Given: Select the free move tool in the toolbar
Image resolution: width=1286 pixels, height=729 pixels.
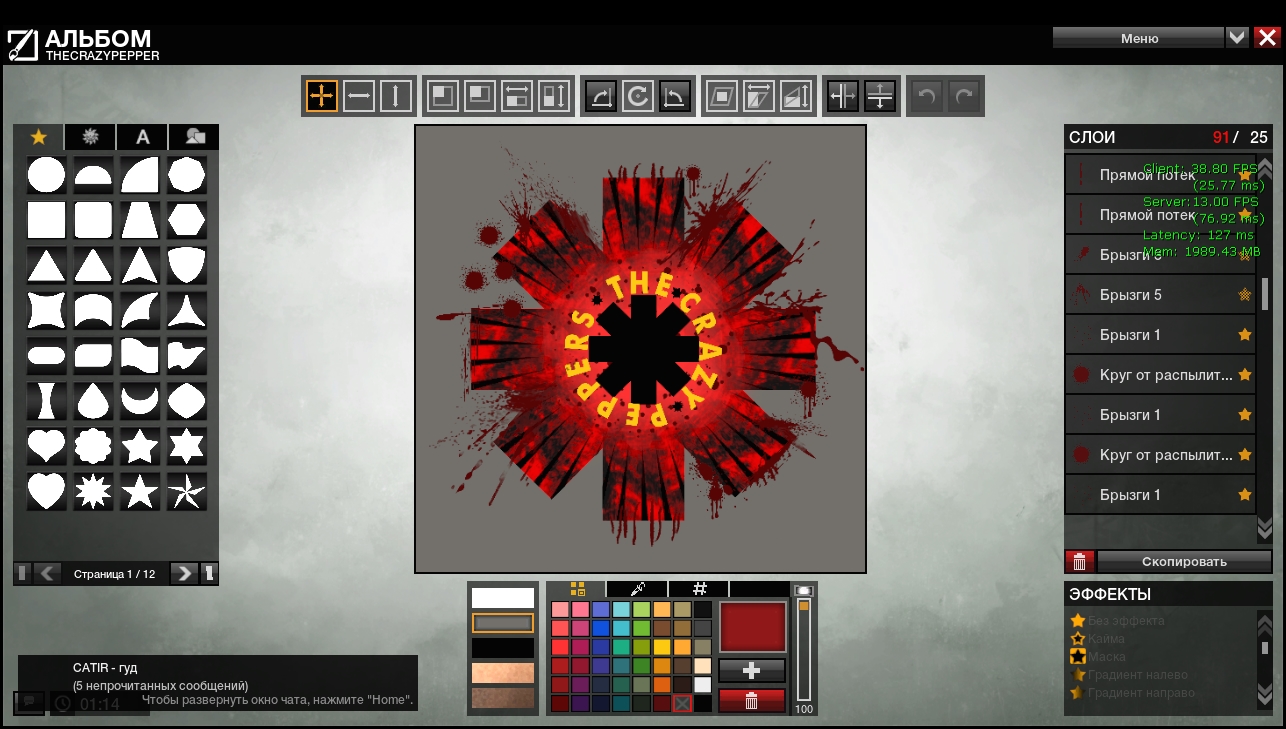Looking at the screenshot, I should (322, 96).
